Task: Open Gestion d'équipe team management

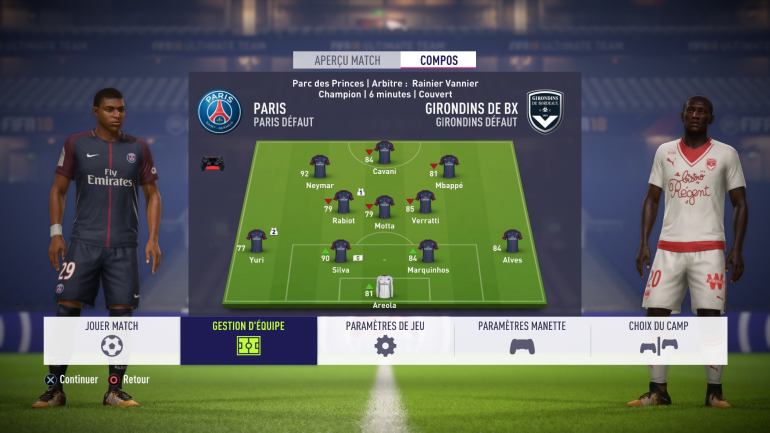Action: 249,340
